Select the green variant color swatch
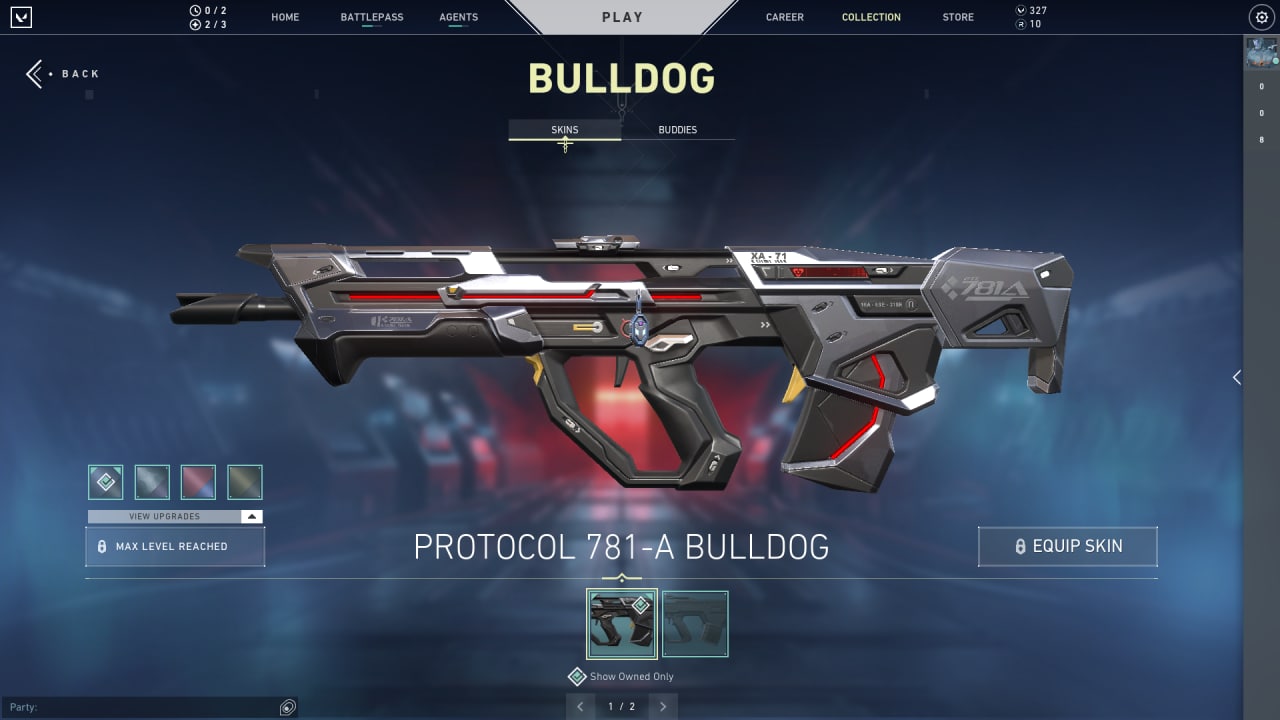The height and width of the screenshot is (720, 1280). [245, 482]
